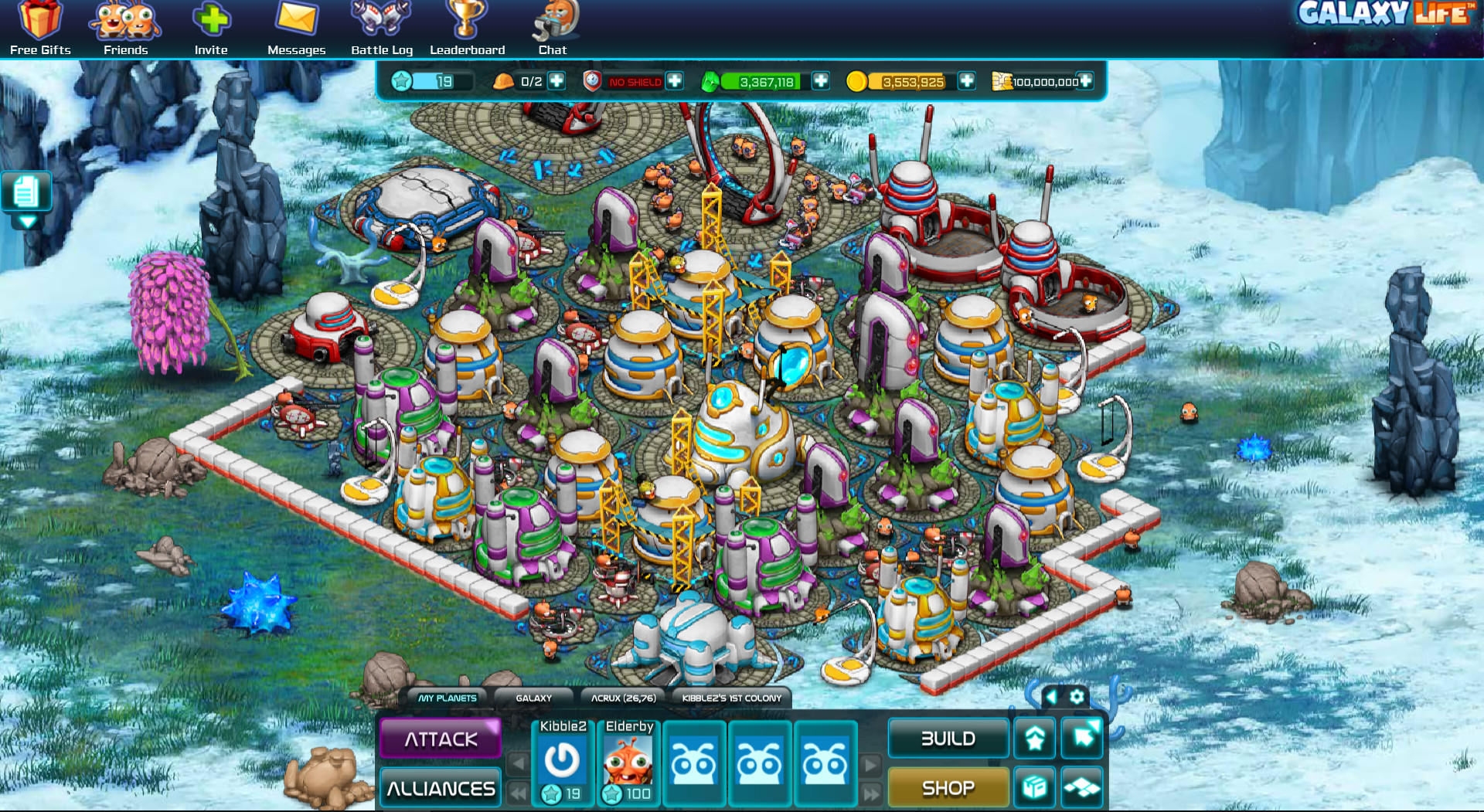This screenshot has height=812, width=1484.
Task: Select Kibblez's 1st Colony tab
Action: pyautogui.click(x=731, y=698)
